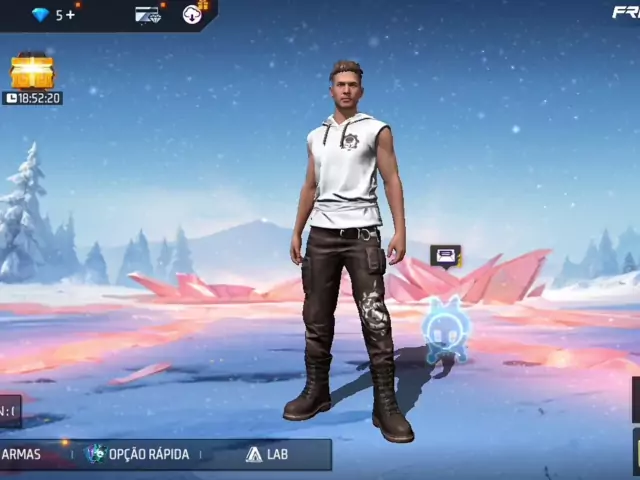This screenshot has height=480, width=640.
Task: Open the cloud download center icon
Action: point(193,13)
